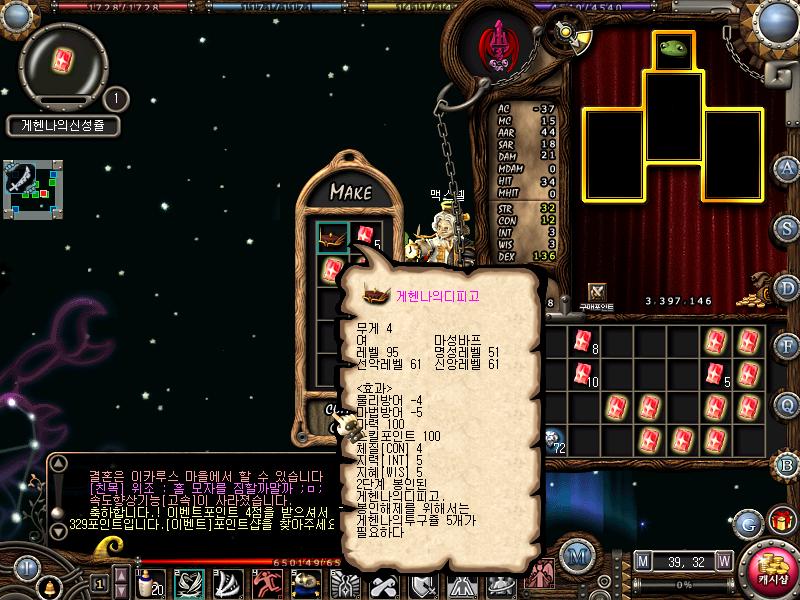Click the S round side button
This screenshot has width=800, height=600.
coord(787,226)
